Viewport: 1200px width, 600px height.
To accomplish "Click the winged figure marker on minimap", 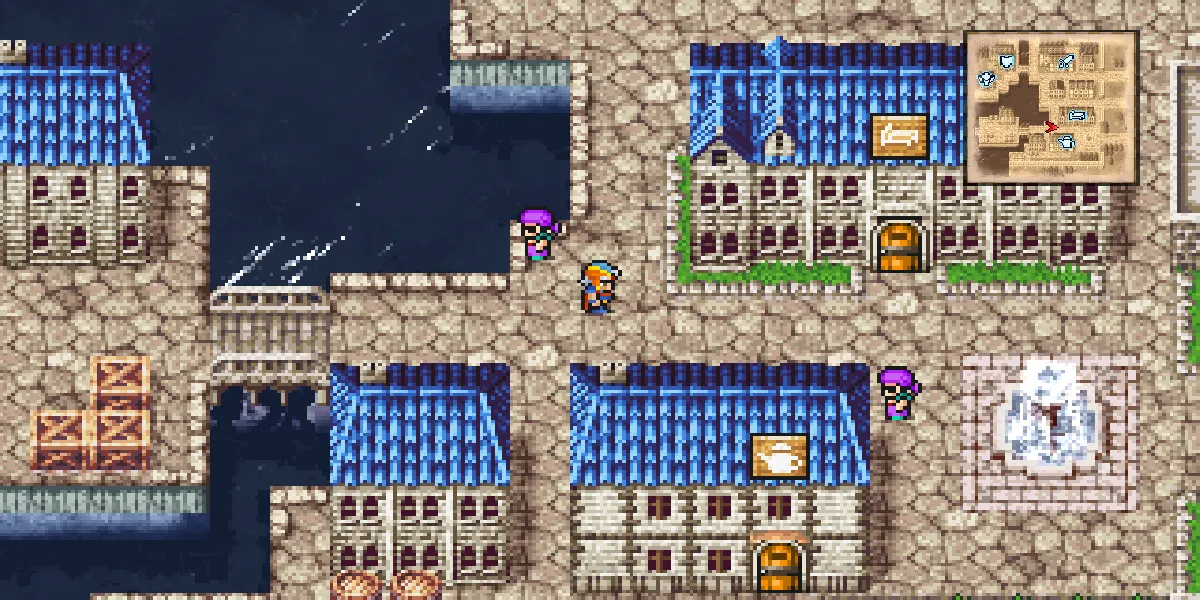I will tap(987, 78).
